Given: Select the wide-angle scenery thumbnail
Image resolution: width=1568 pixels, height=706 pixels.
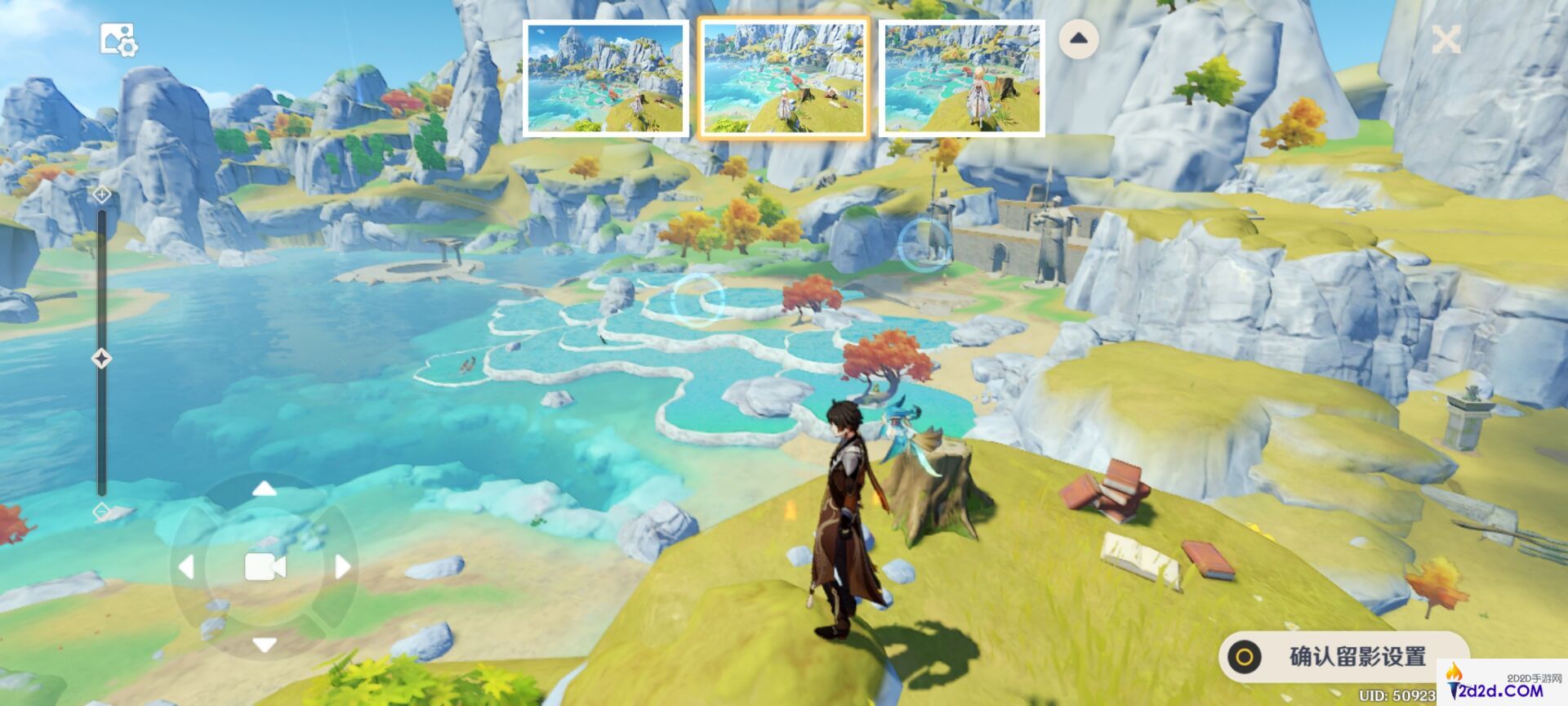Looking at the screenshot, I should pos(604,78).
